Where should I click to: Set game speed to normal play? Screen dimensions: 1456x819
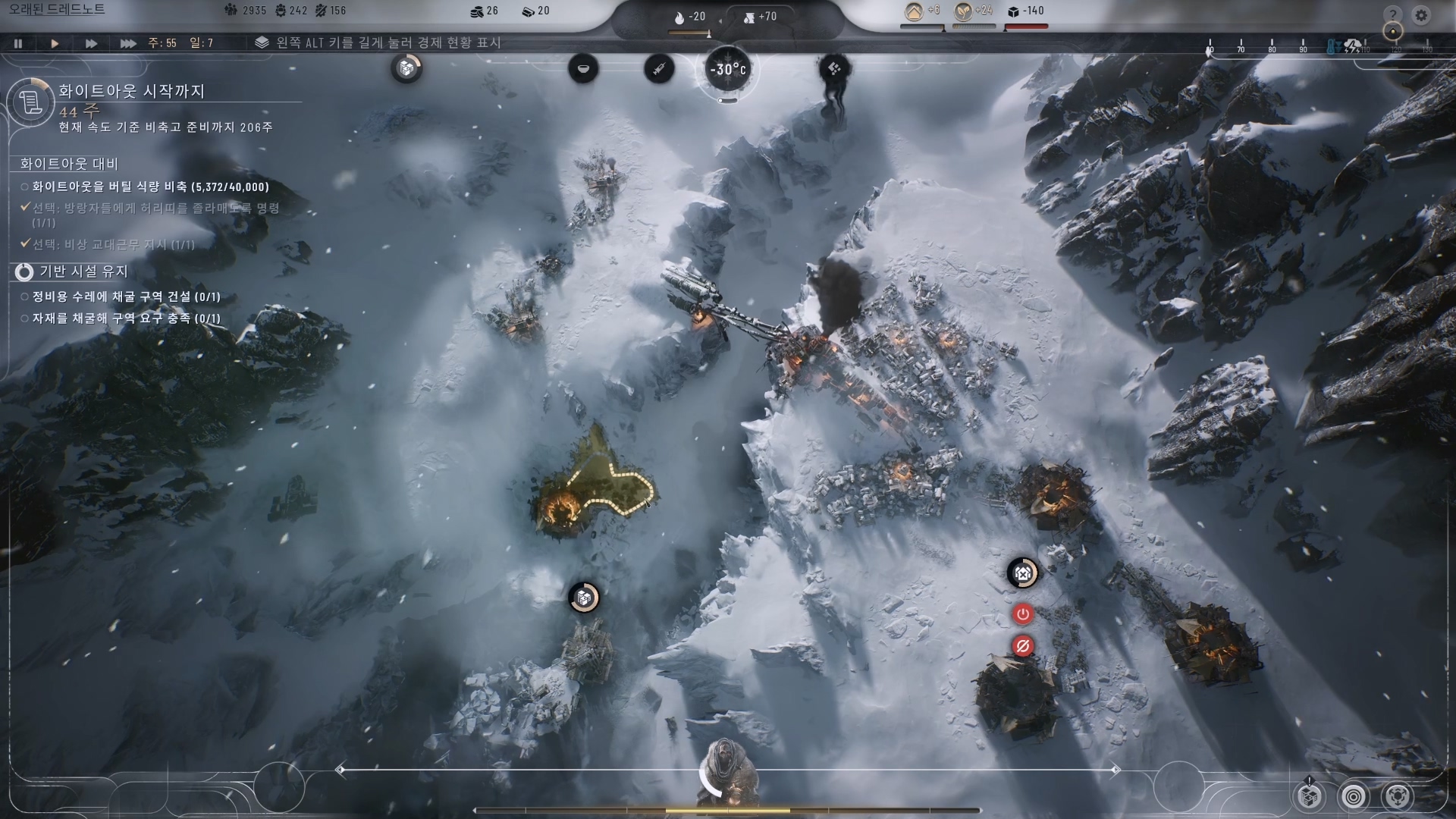coord(55,43)
